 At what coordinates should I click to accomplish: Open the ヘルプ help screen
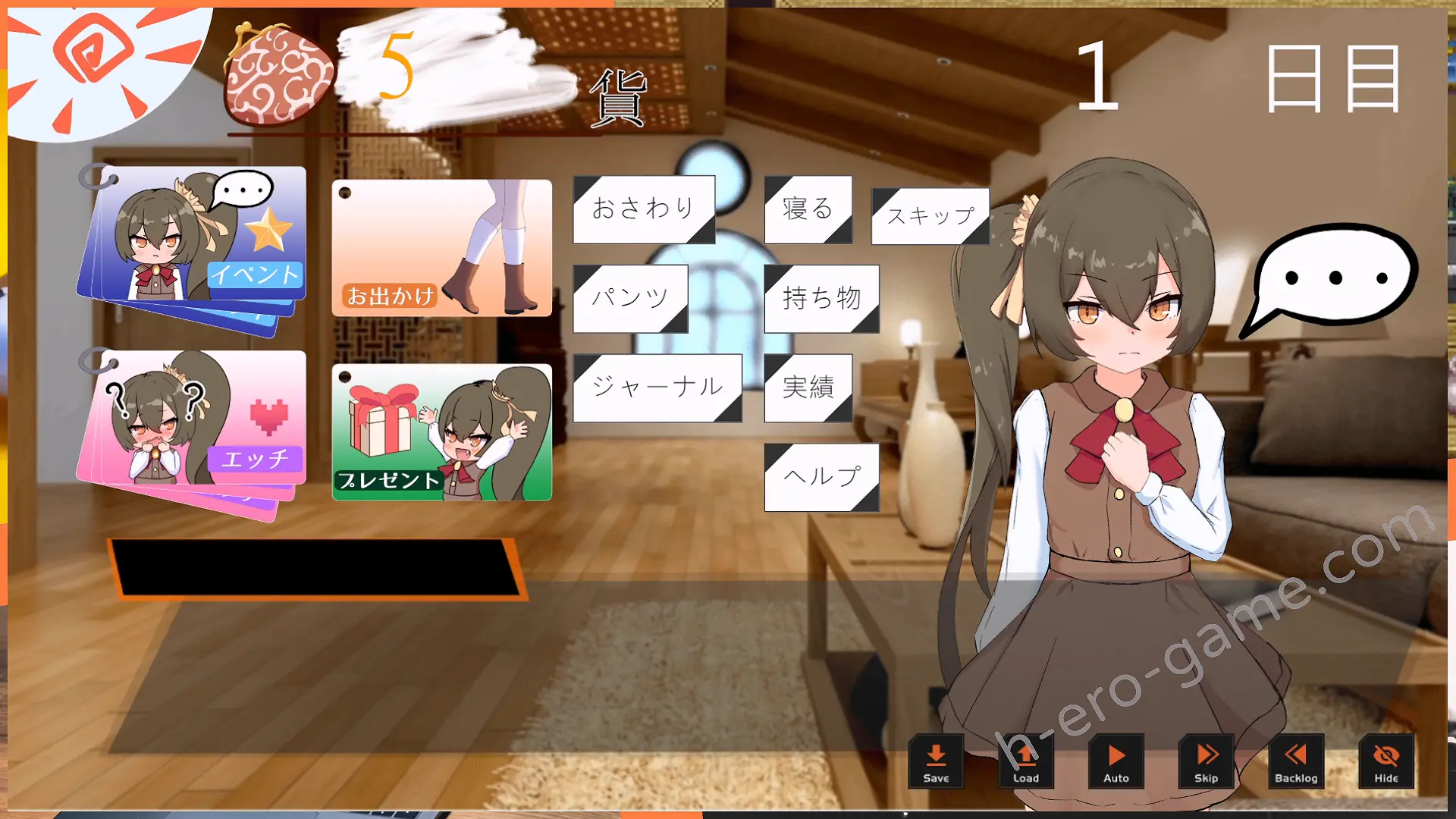pyautogui.click(x=821, y=477)
